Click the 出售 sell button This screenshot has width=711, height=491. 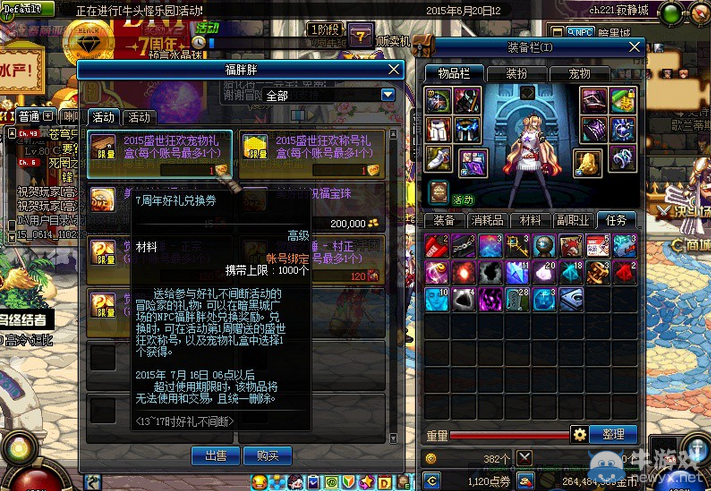click(x=215, y=455)
